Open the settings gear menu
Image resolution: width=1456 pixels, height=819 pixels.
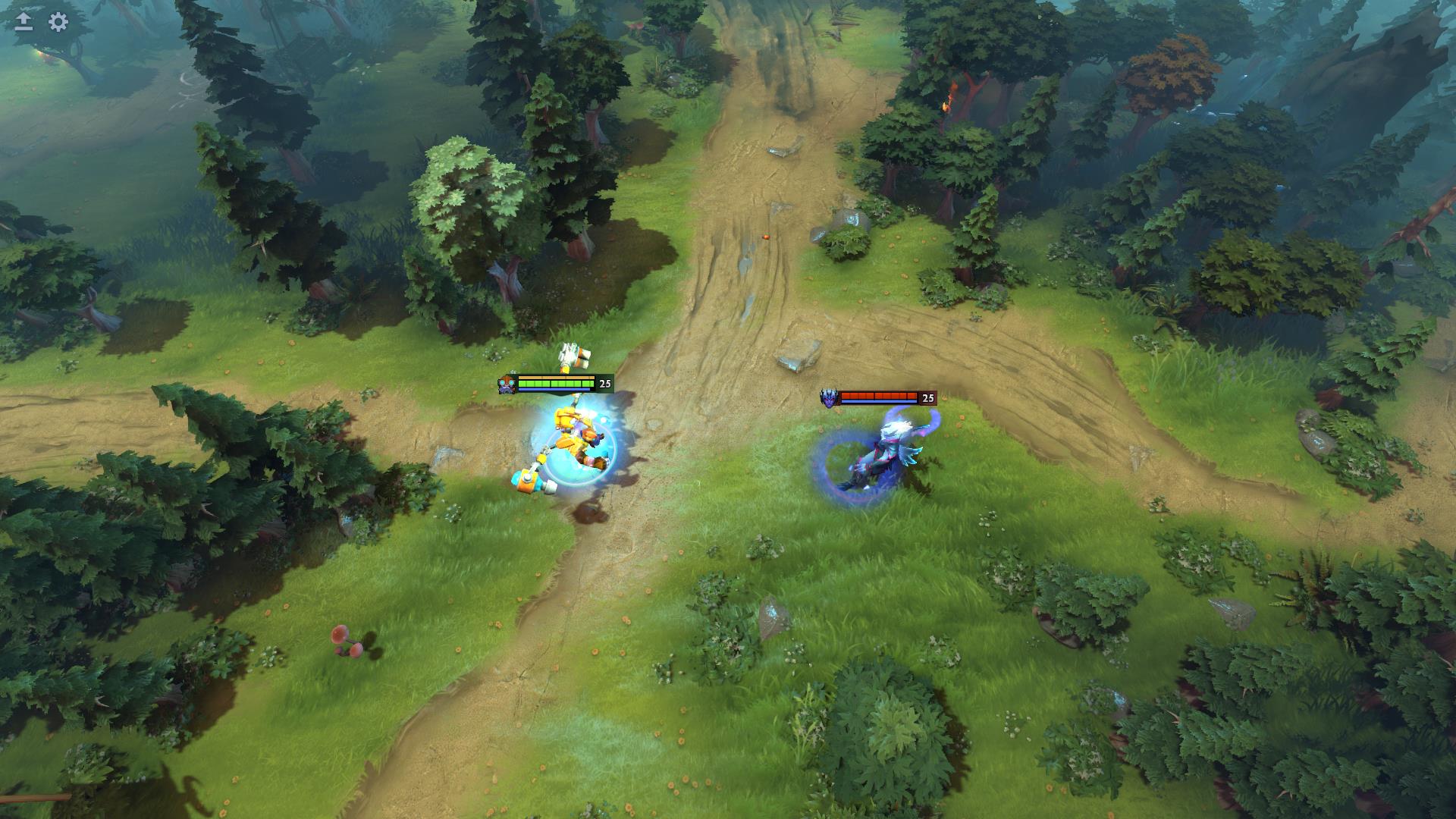point(58,22)
